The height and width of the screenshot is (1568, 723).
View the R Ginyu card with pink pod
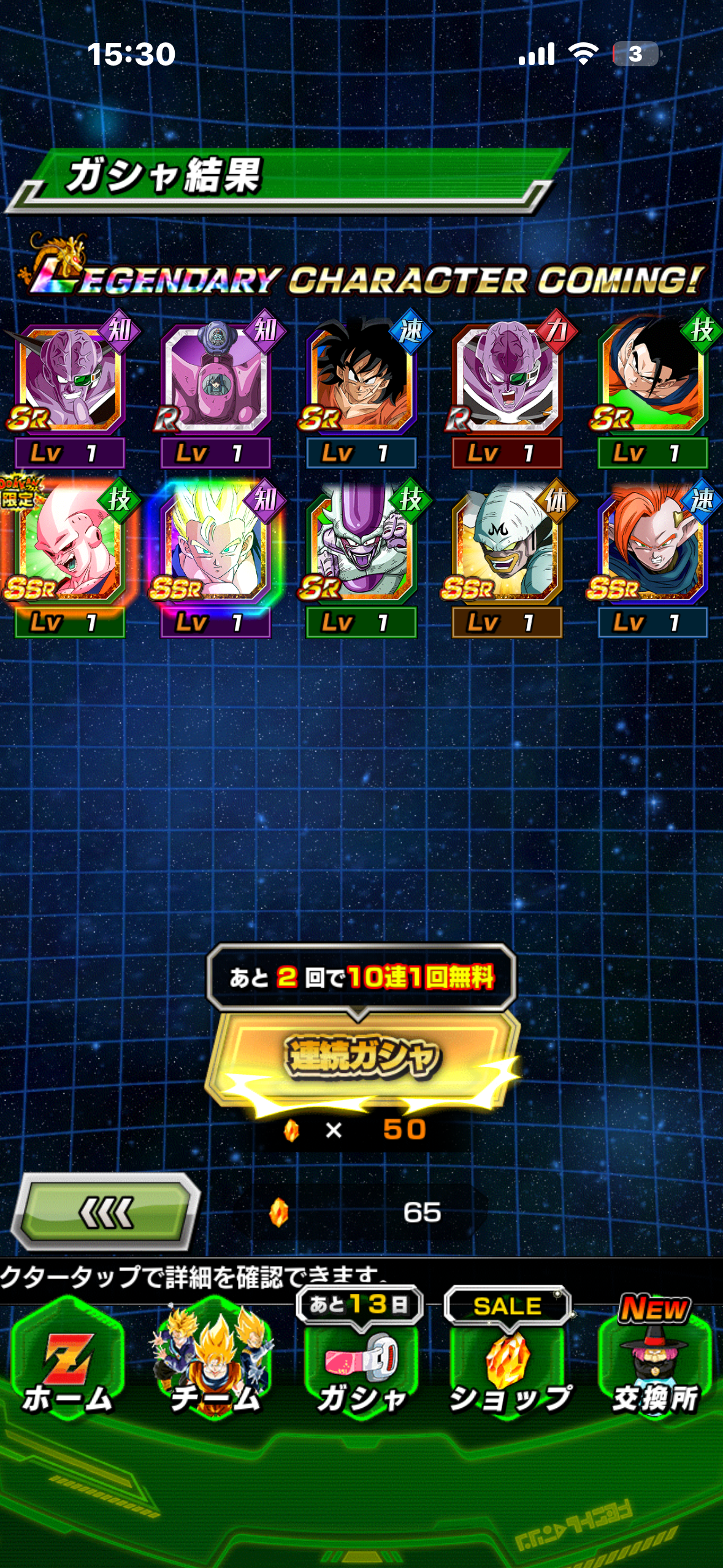click(x=216, y=378)
